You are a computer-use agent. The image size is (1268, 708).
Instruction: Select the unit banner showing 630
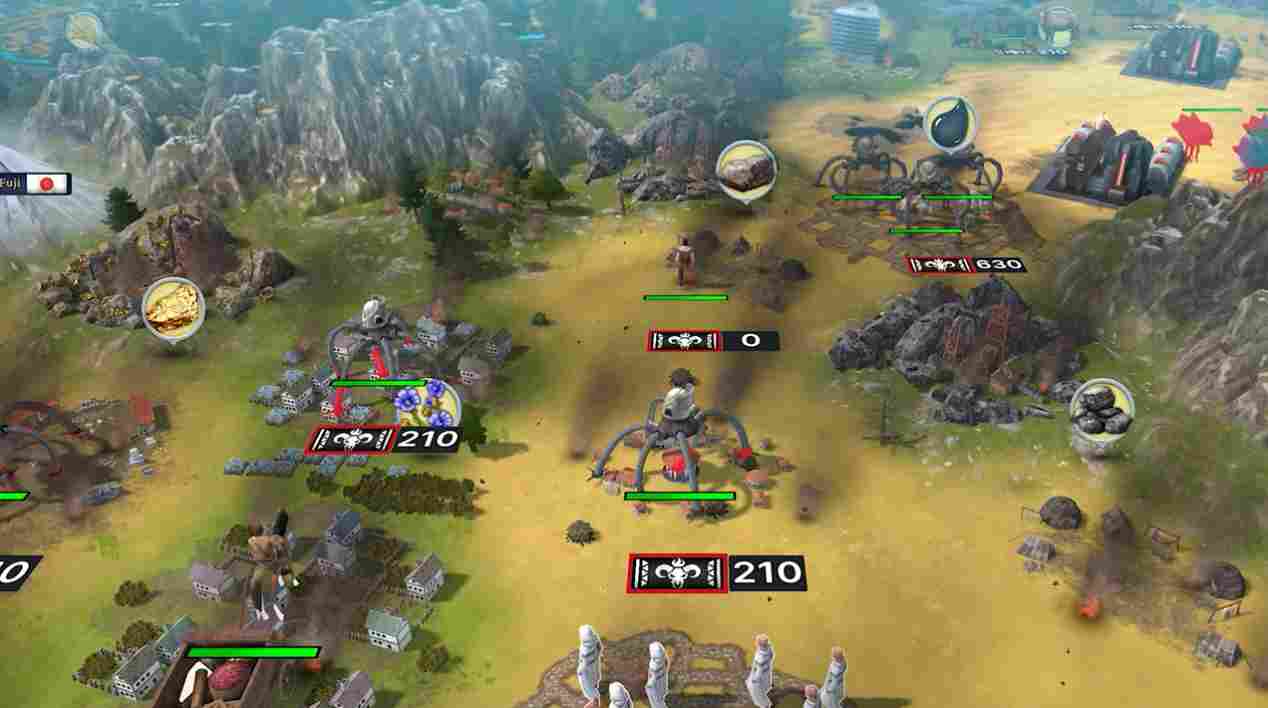click(x=966, y=265)
